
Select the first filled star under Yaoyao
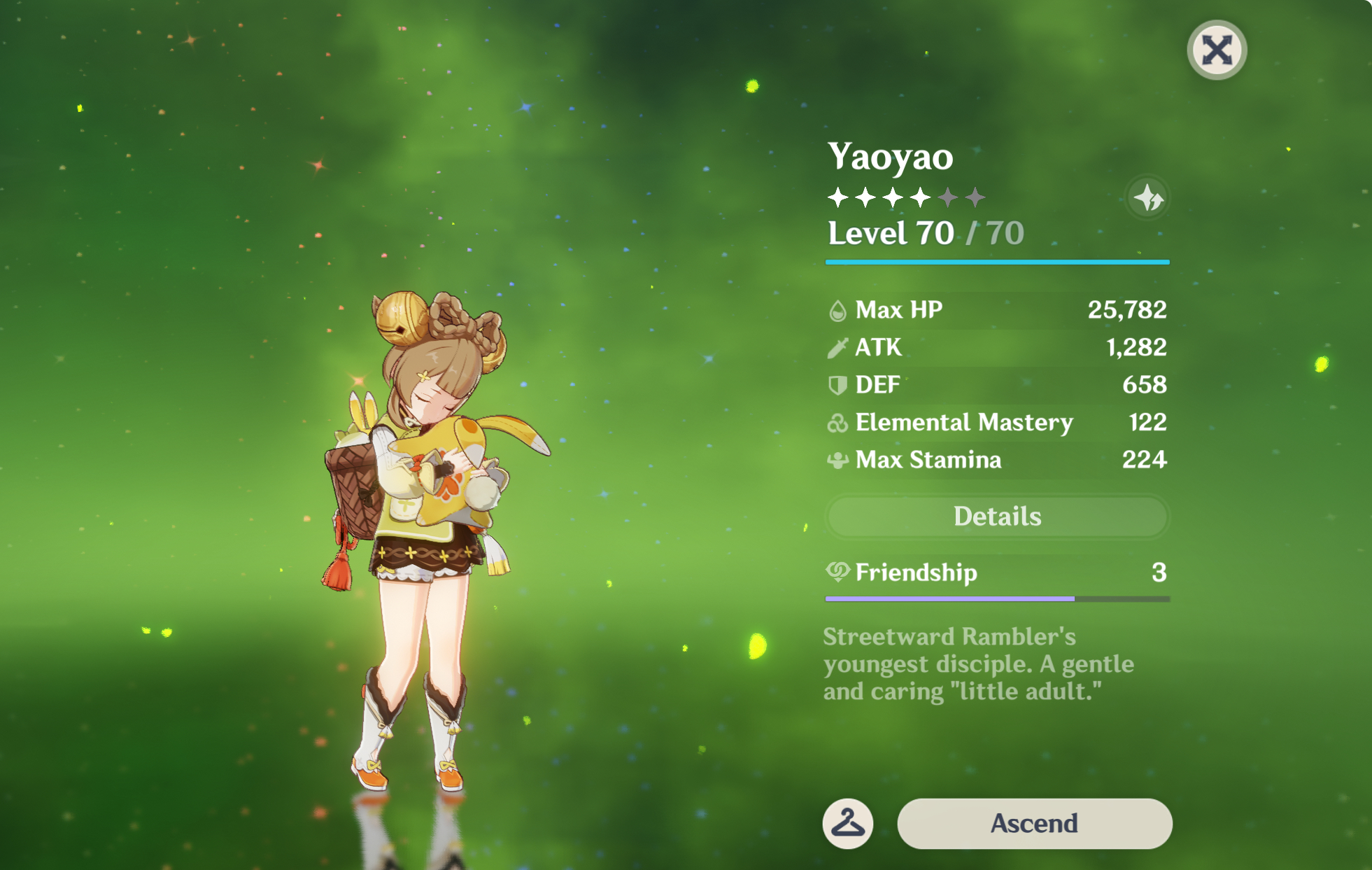click(837, 198)
